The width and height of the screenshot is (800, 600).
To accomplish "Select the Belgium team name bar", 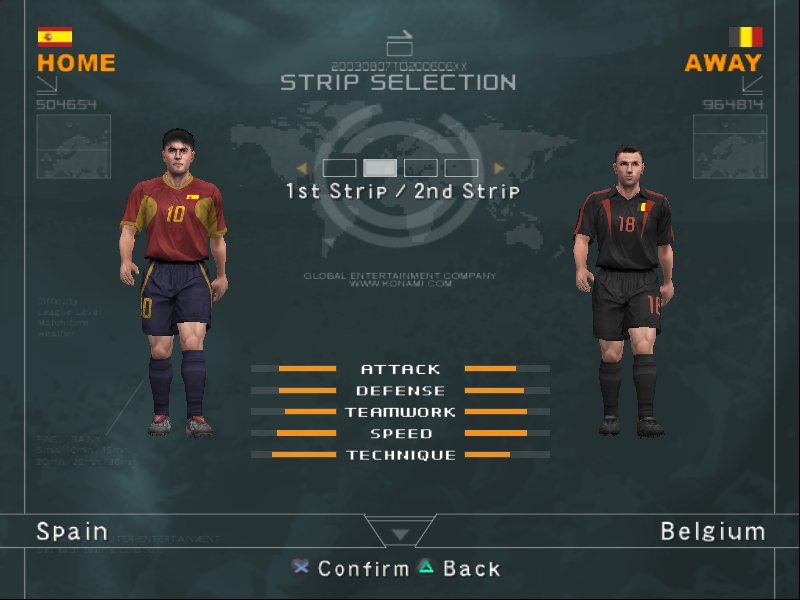I will pyautogui.click(x=712, y=531).
